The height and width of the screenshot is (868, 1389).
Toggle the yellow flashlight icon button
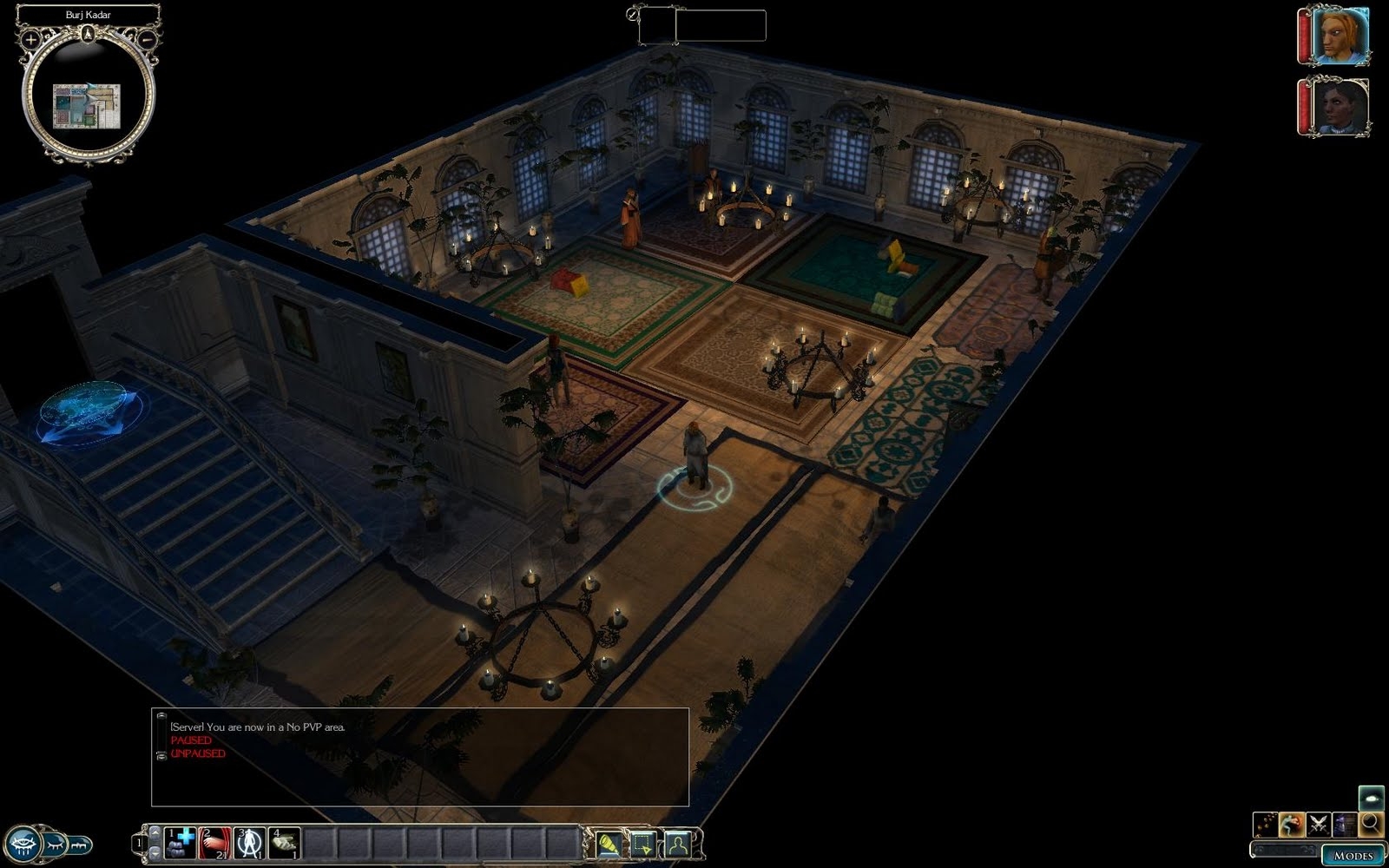tap(609, 843)
